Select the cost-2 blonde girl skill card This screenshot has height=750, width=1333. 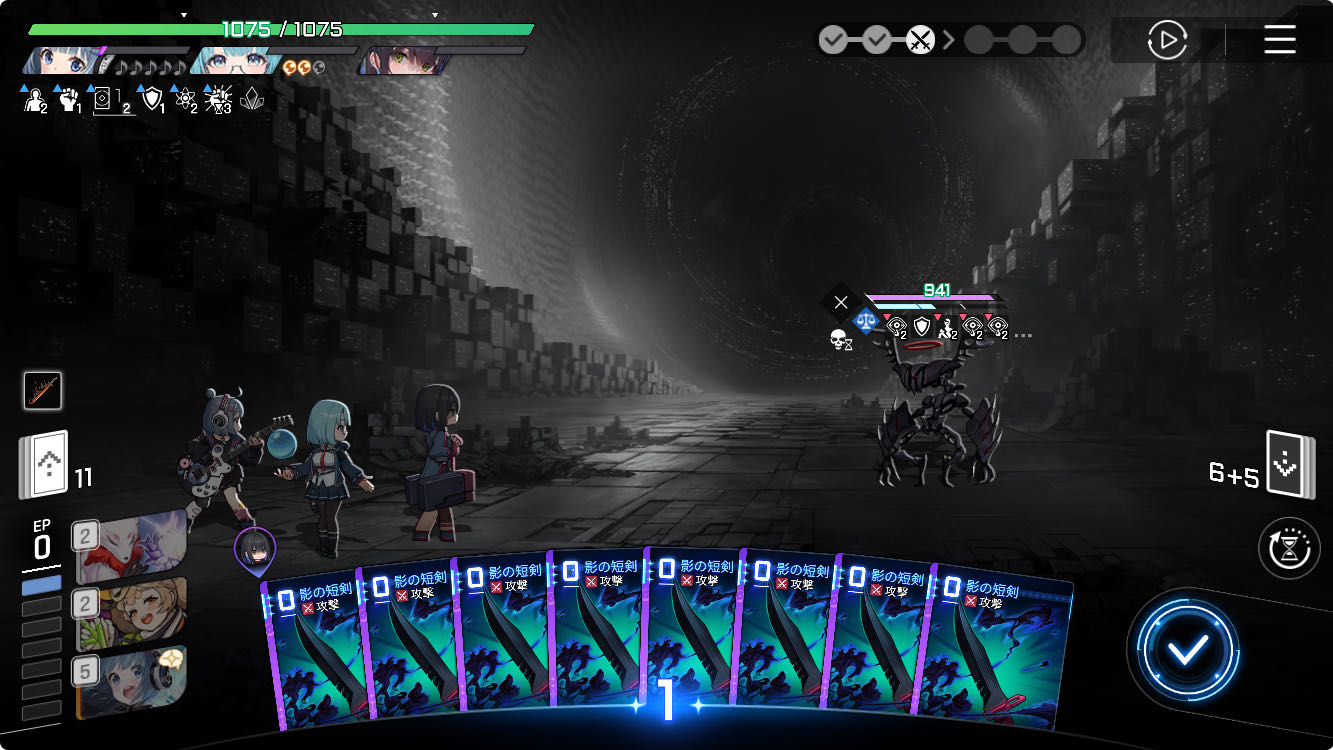[x=131, y=613]
